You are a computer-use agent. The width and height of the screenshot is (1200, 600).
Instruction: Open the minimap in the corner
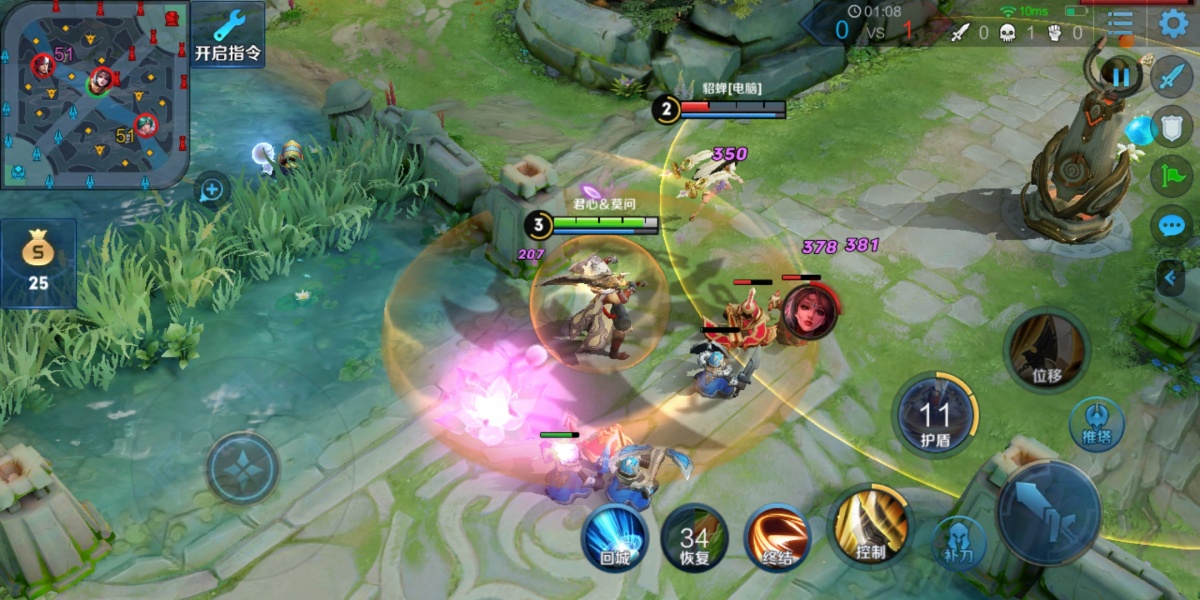pyautogui.click(x=95, y=94)
